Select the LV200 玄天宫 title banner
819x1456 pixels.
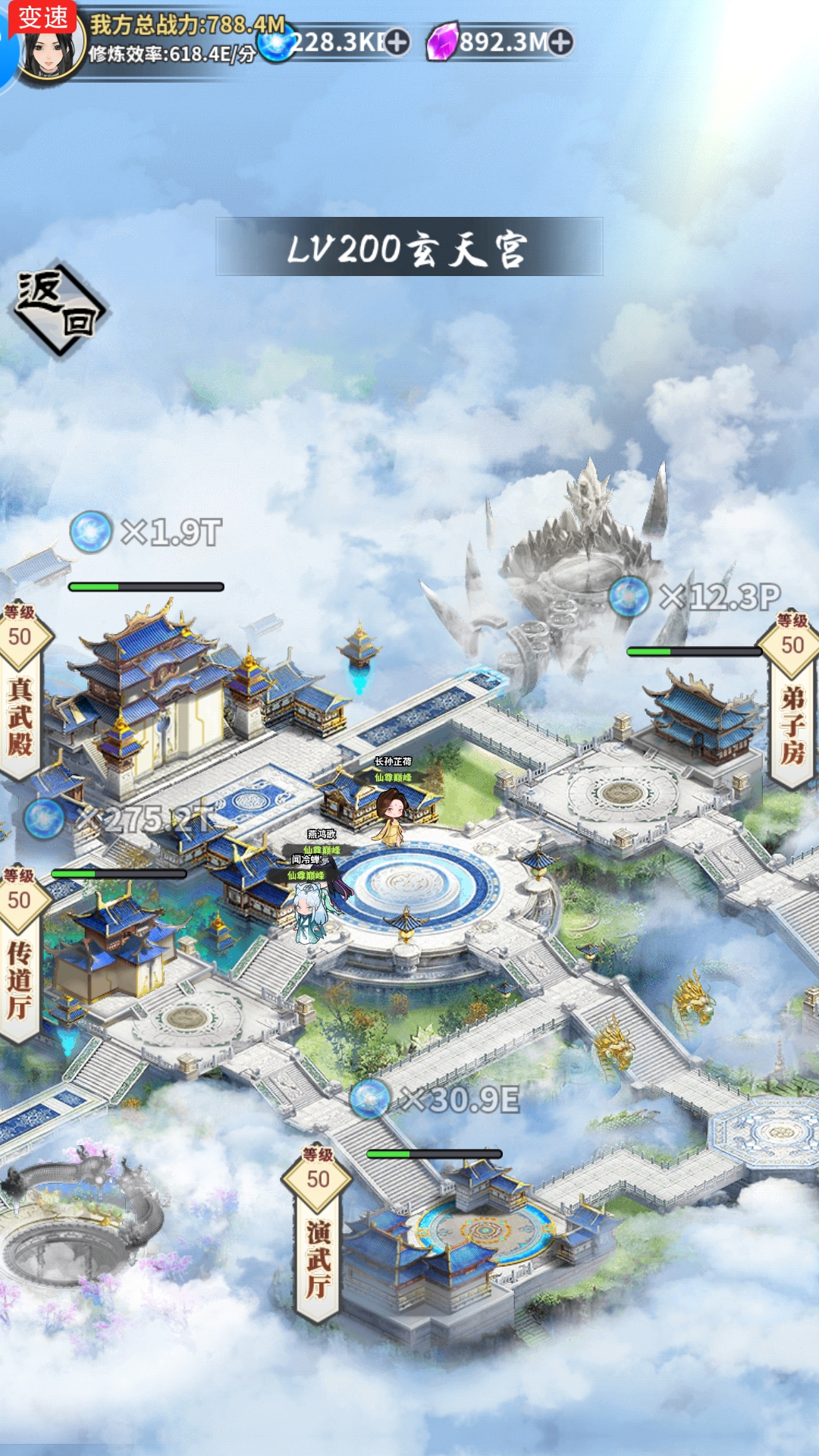(x=409, y=247)
